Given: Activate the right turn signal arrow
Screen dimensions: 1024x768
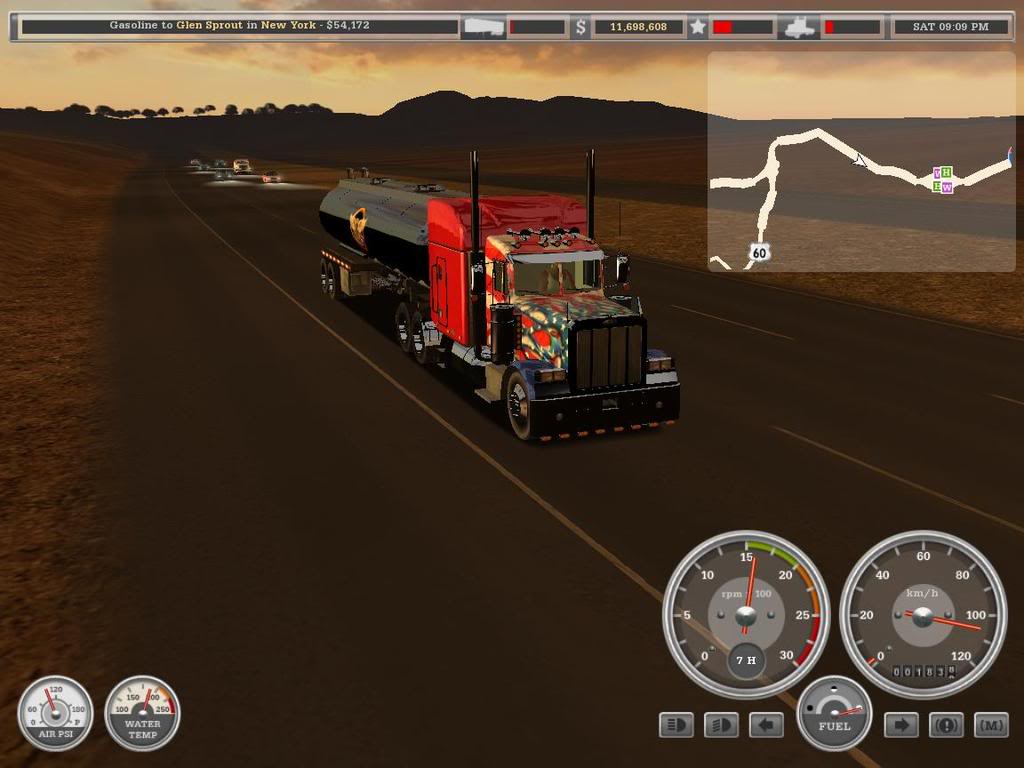Looking at the screenshot, I should coord(901,725).
